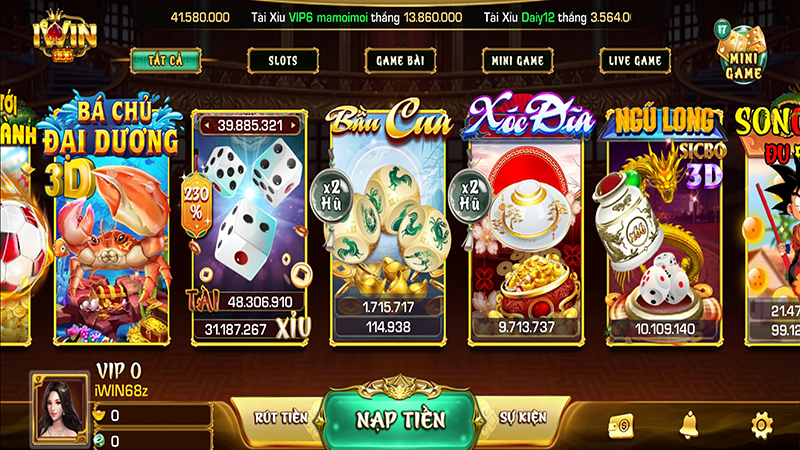Select the Tất Cả category tab
The height and width of the screenshot is (450, 800).
coord(165,60)
